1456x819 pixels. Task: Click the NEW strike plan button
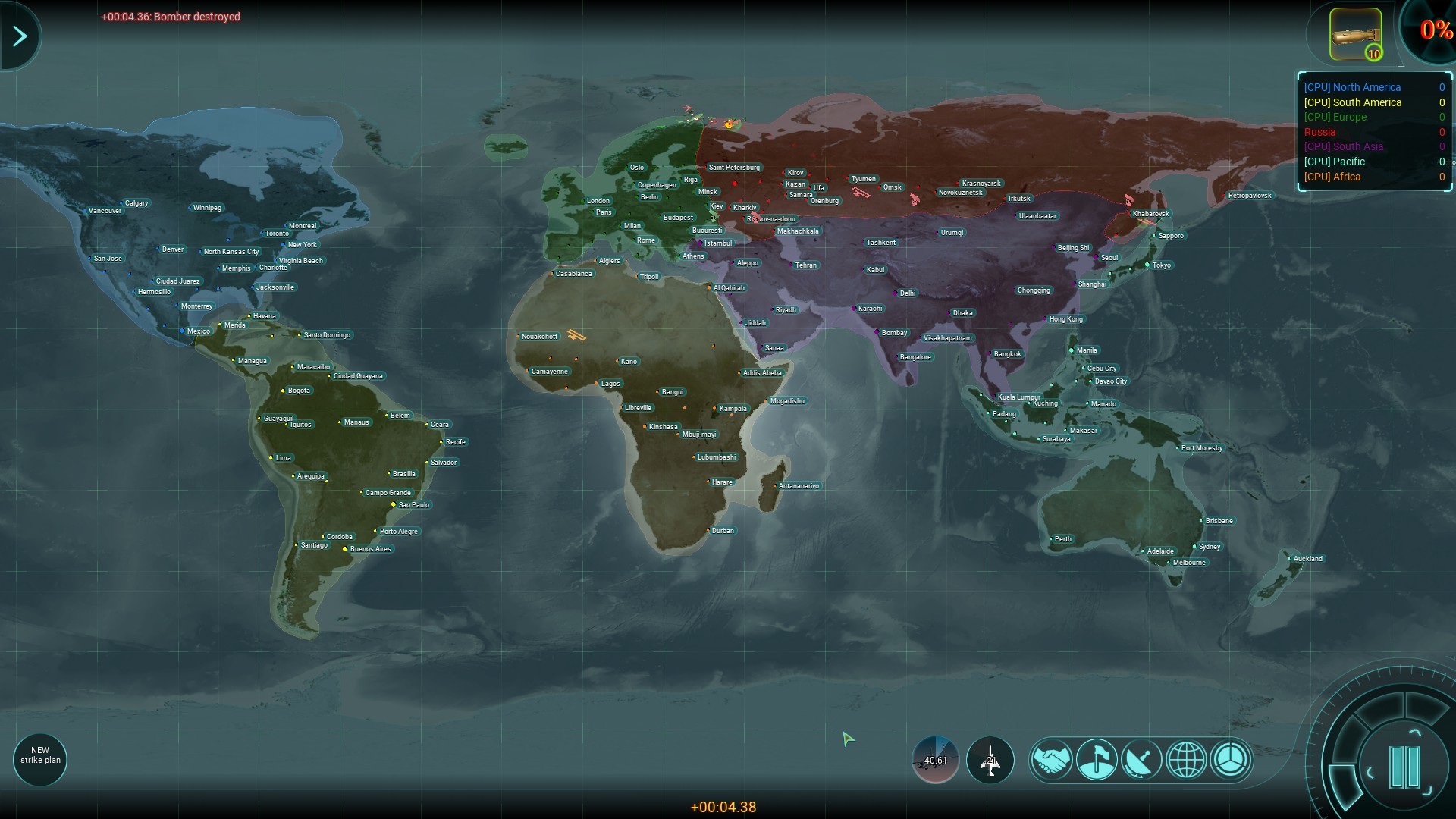[39, 759]
